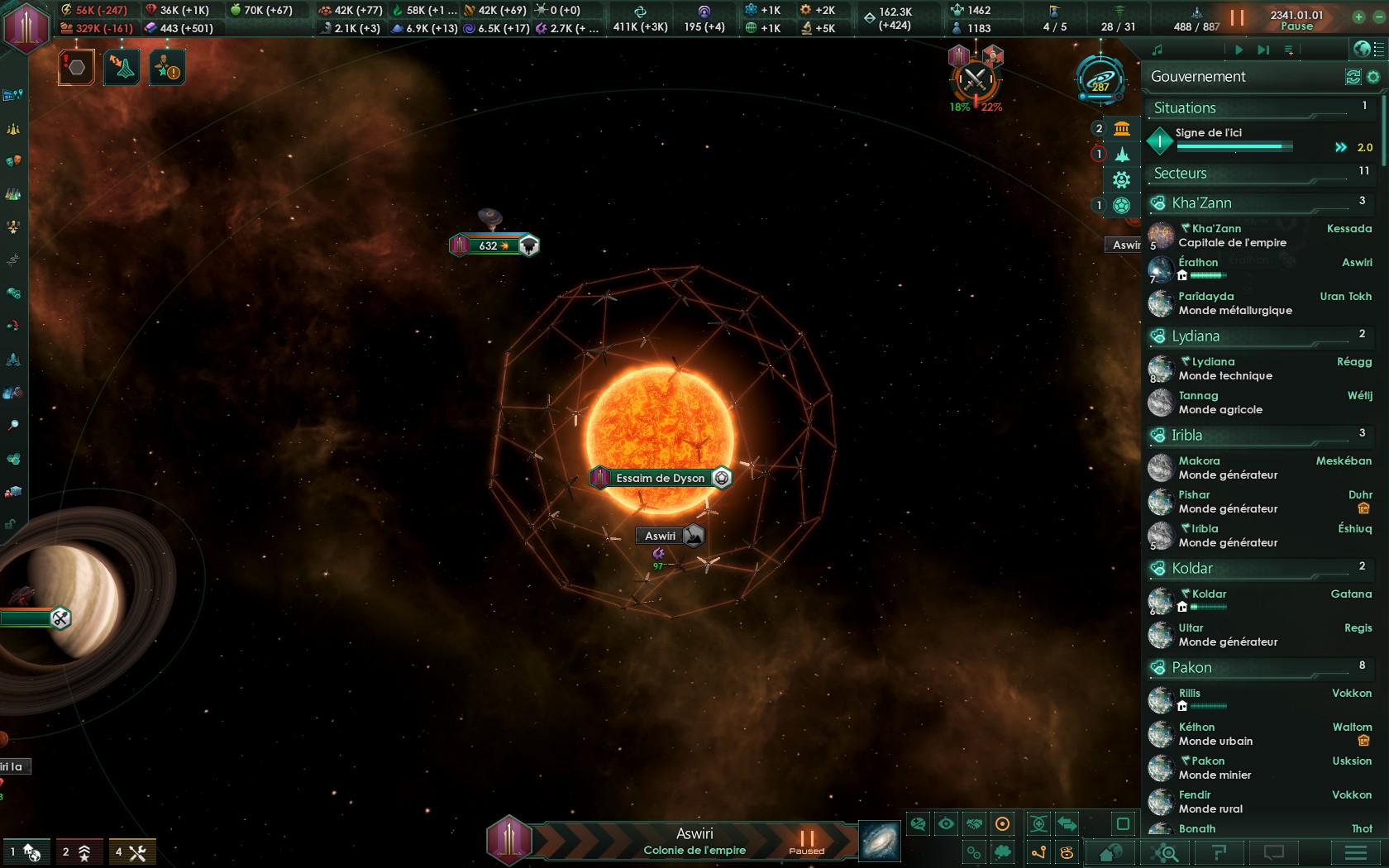Toggle the eye map mode icon

pos(945,823)
